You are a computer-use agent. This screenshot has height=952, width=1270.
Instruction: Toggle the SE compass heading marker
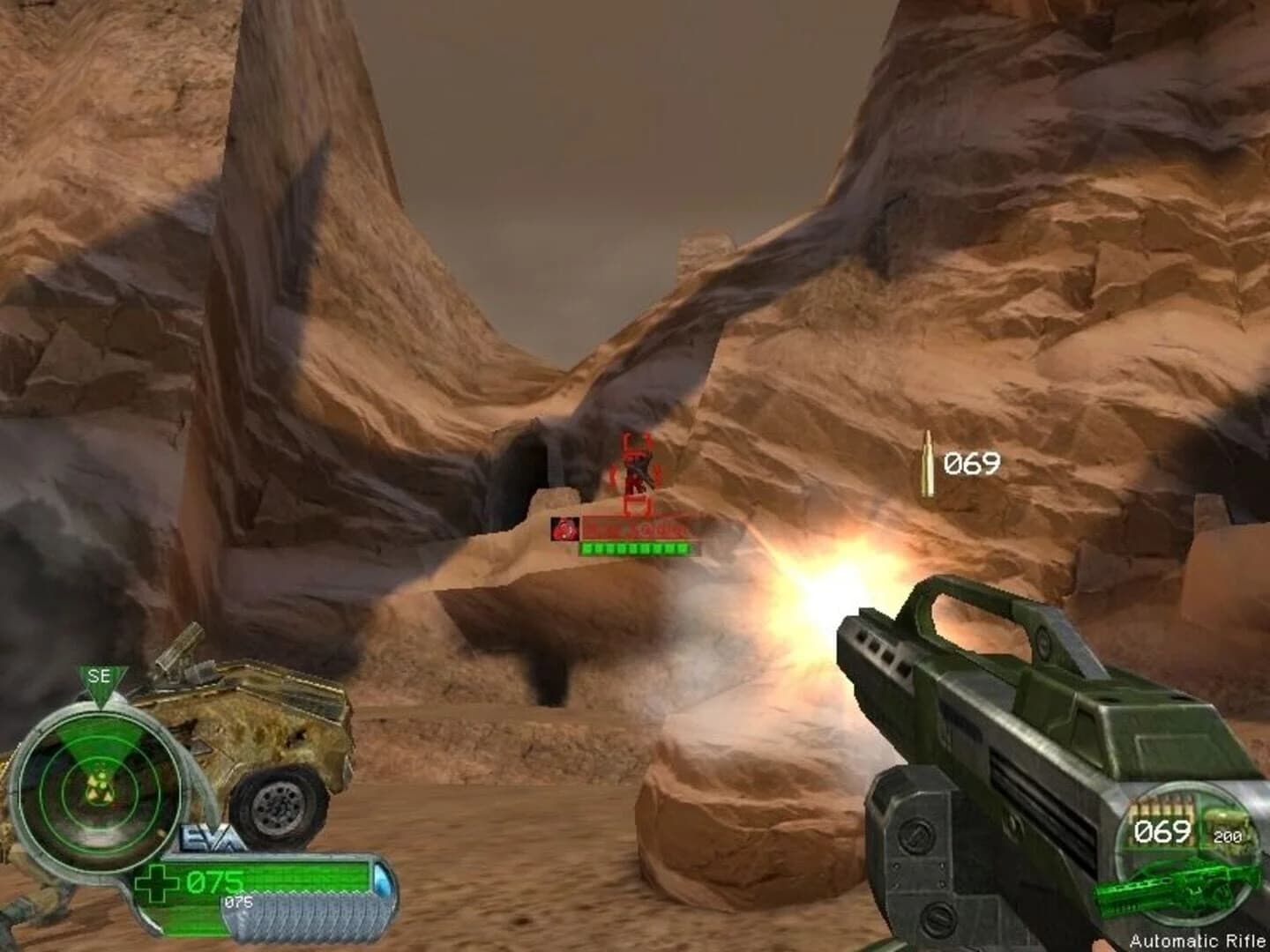tap(100, 676)
